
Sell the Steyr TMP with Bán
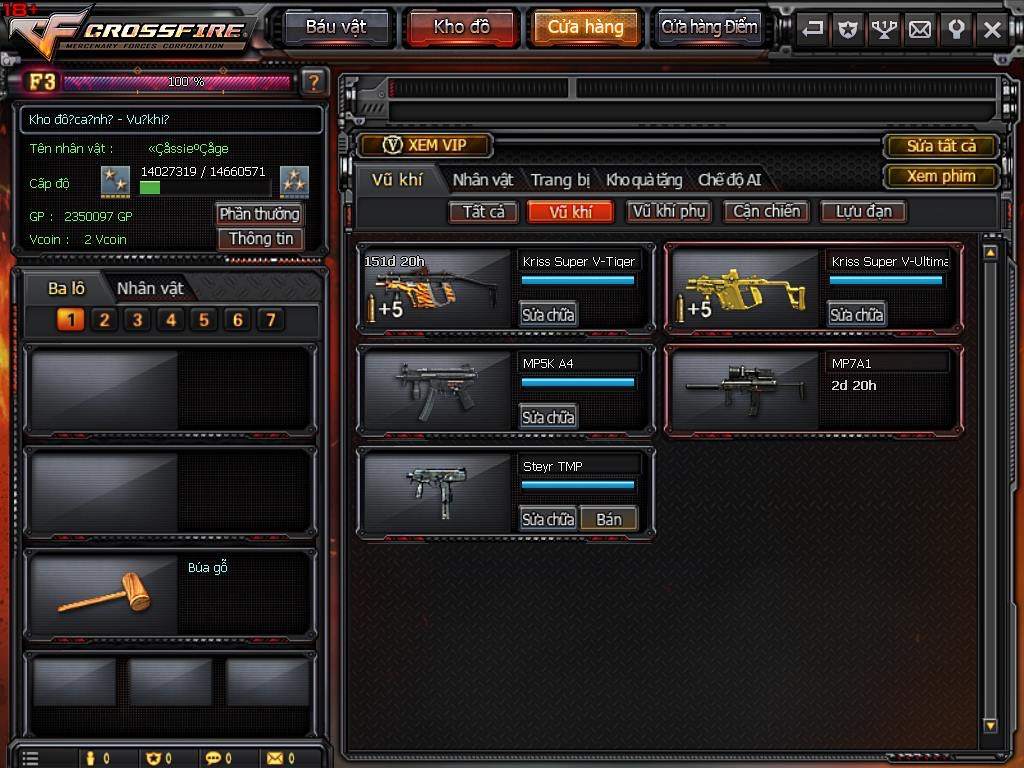608,519
